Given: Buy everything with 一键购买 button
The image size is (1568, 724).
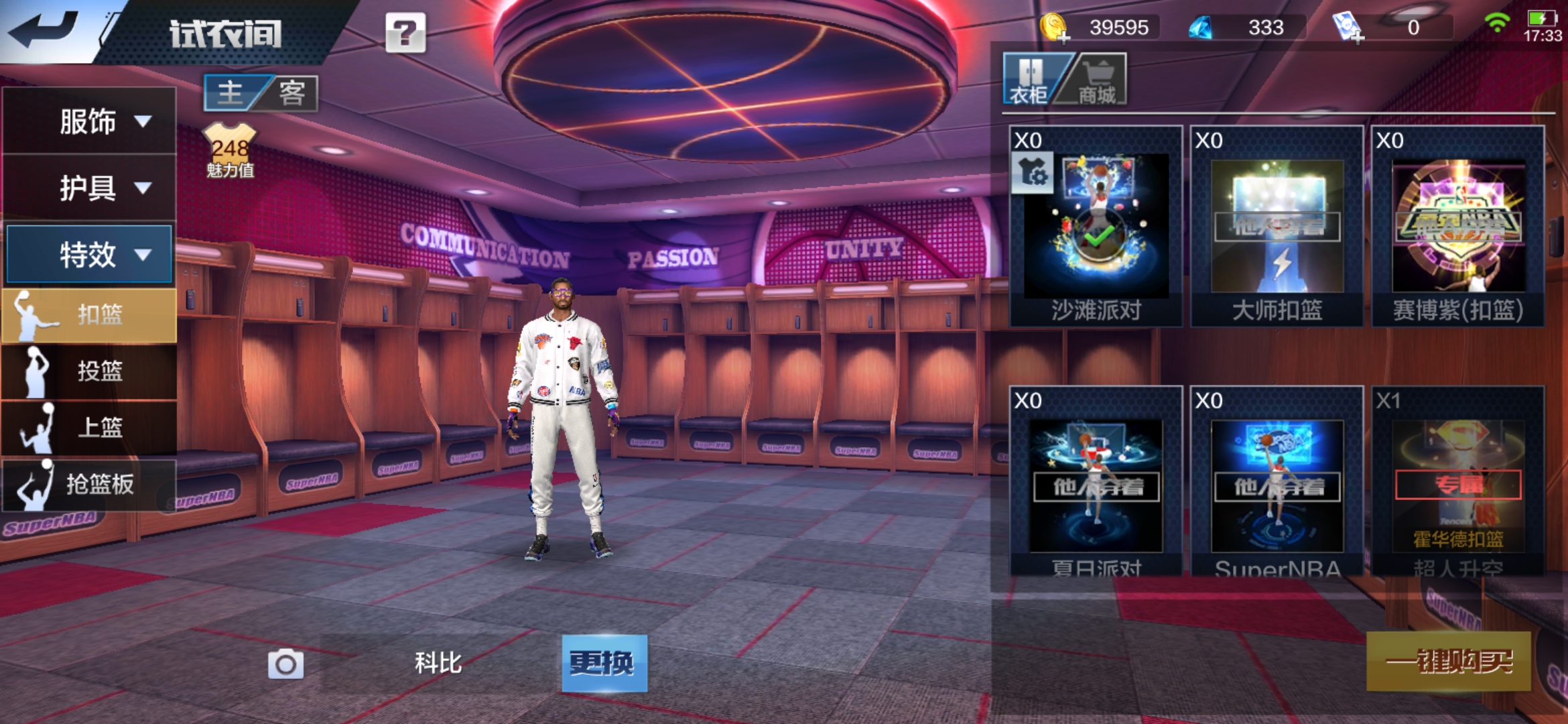Looking at the screenshot, I should 1449,662.
